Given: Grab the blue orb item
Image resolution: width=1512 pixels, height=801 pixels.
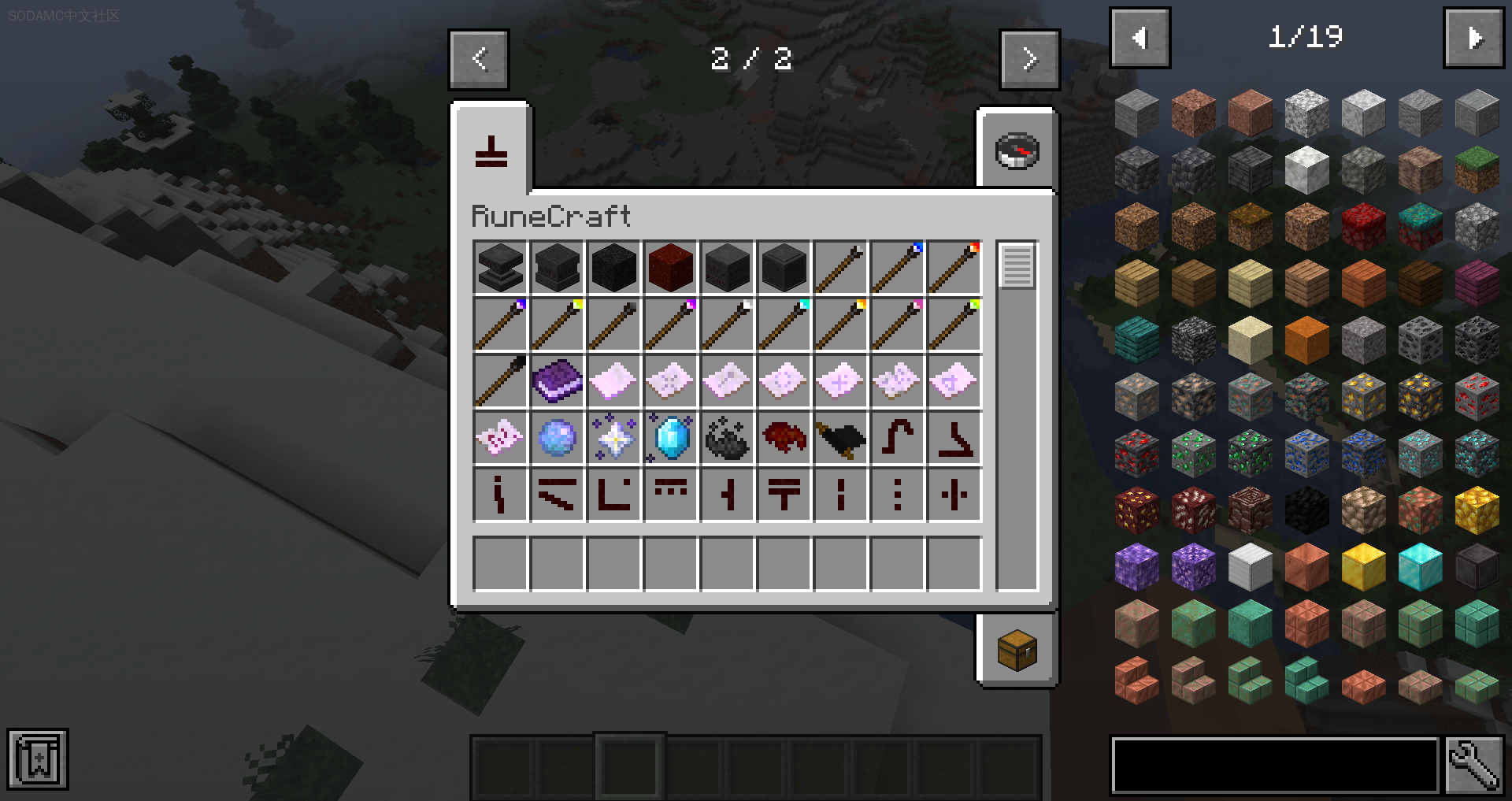Looking at the screenshot, I should click(x=557, y=438).
